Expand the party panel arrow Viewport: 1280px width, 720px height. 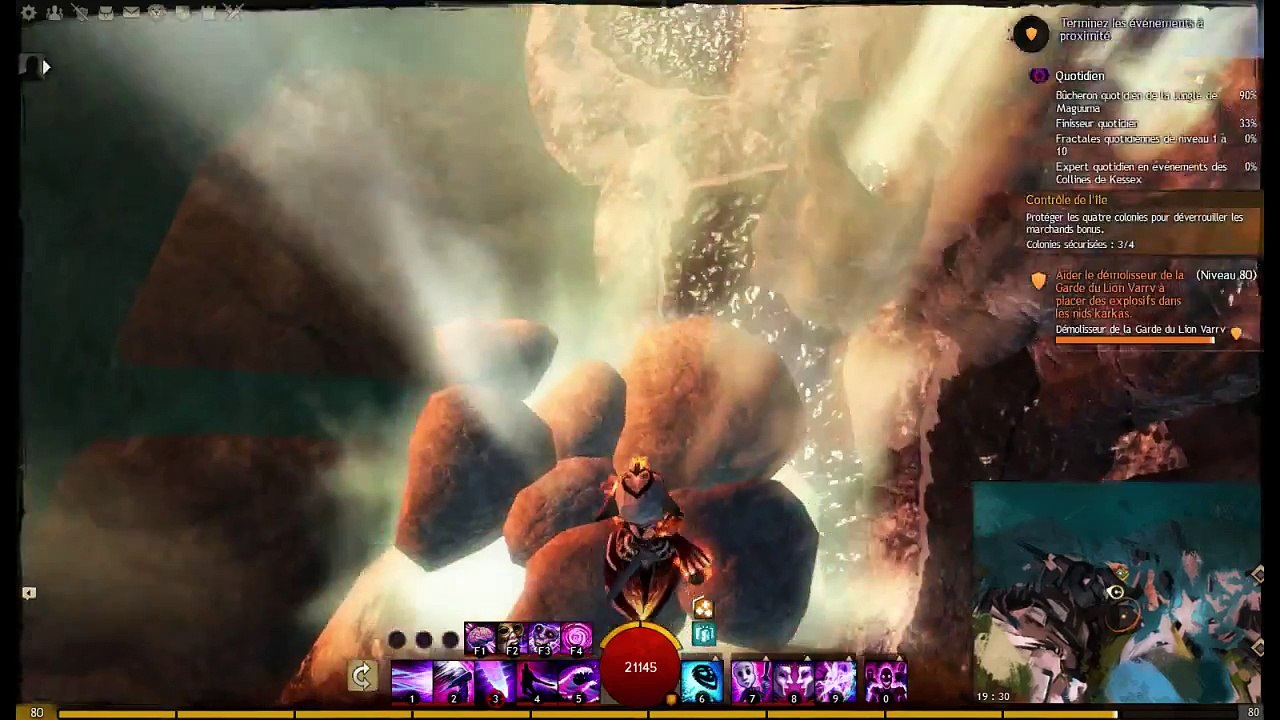45,67
